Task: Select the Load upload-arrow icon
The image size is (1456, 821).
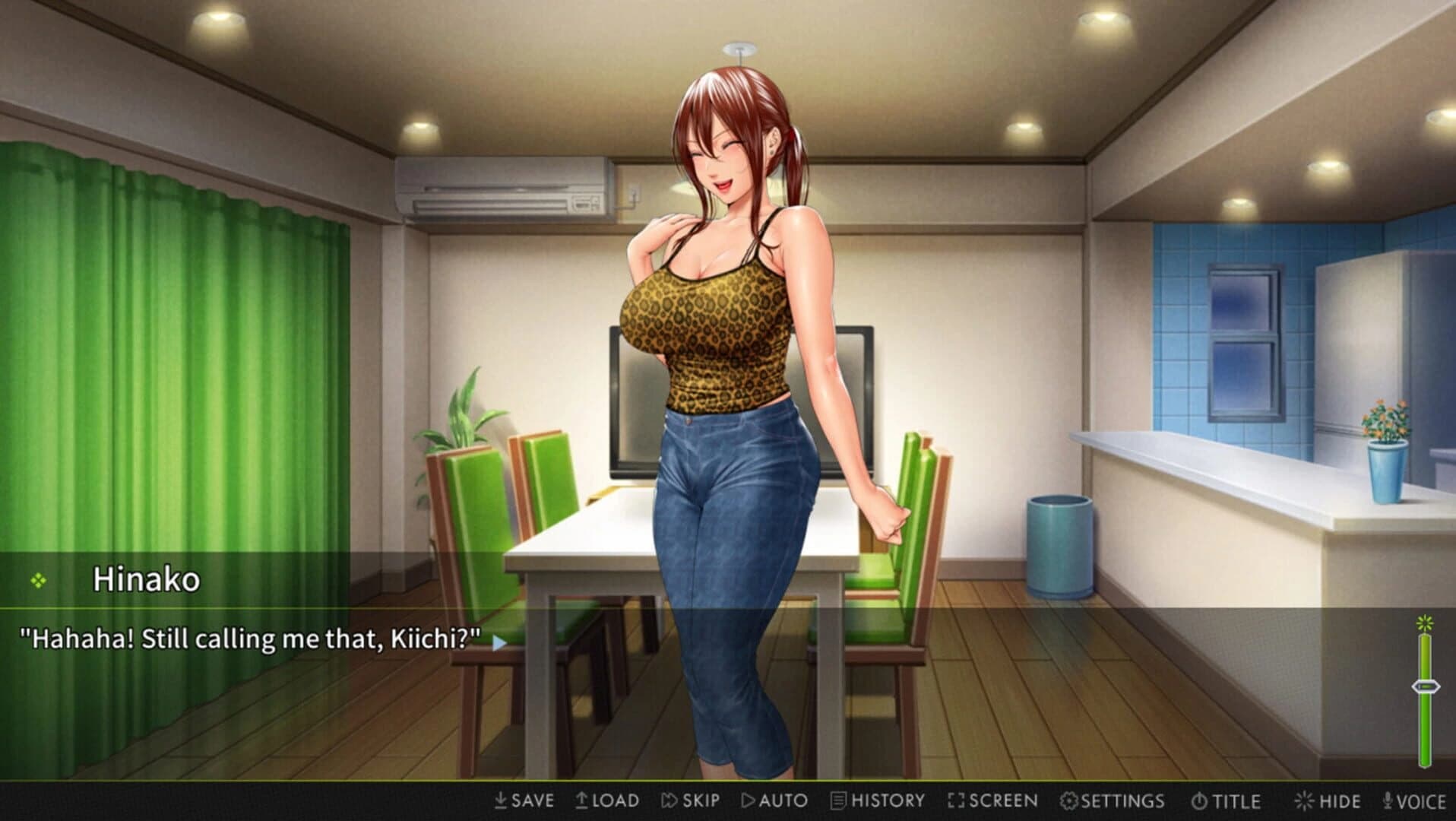Action: tap(584, 800)
